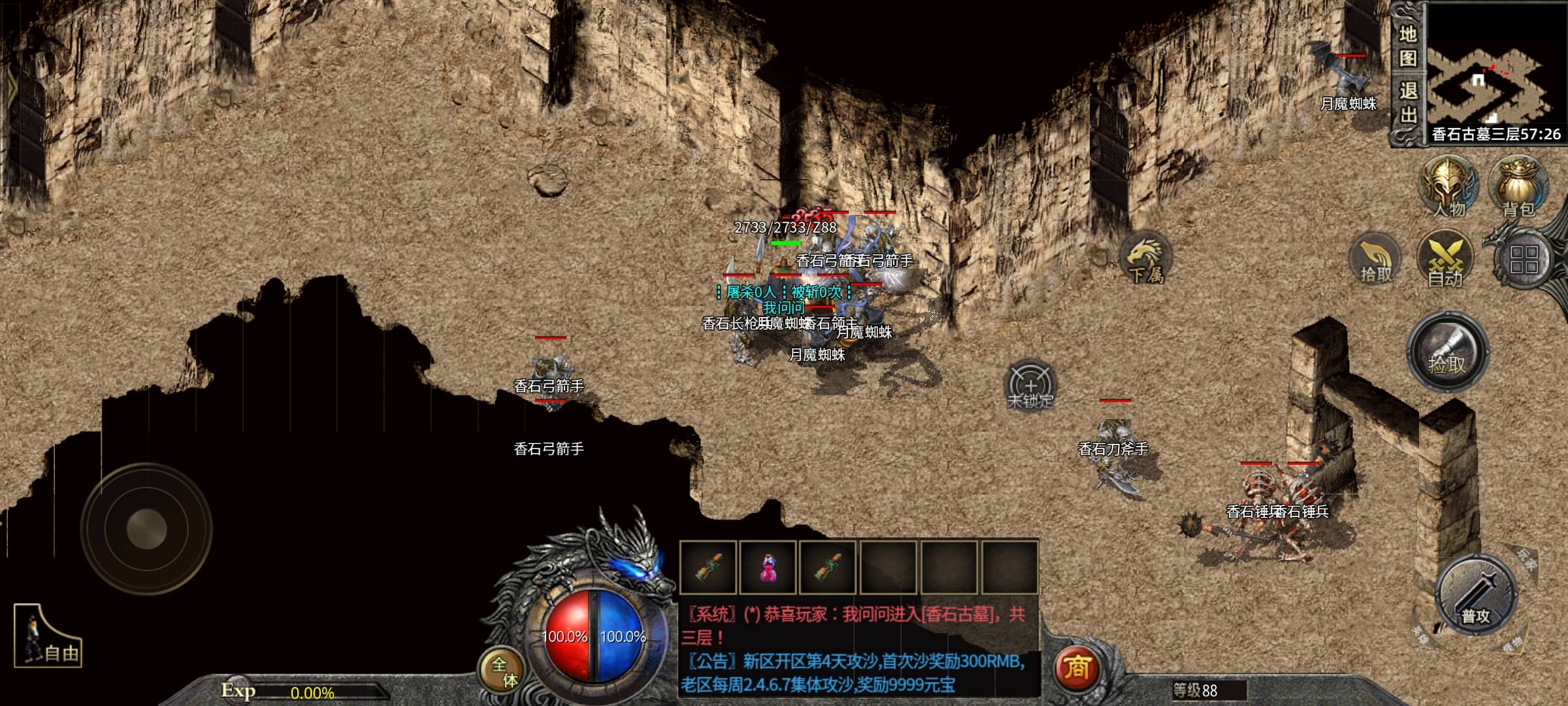Open the 背包 bag icon
Viewport: 1568px width, 706px height.
pyautogui.click(x=1518, y=187)
